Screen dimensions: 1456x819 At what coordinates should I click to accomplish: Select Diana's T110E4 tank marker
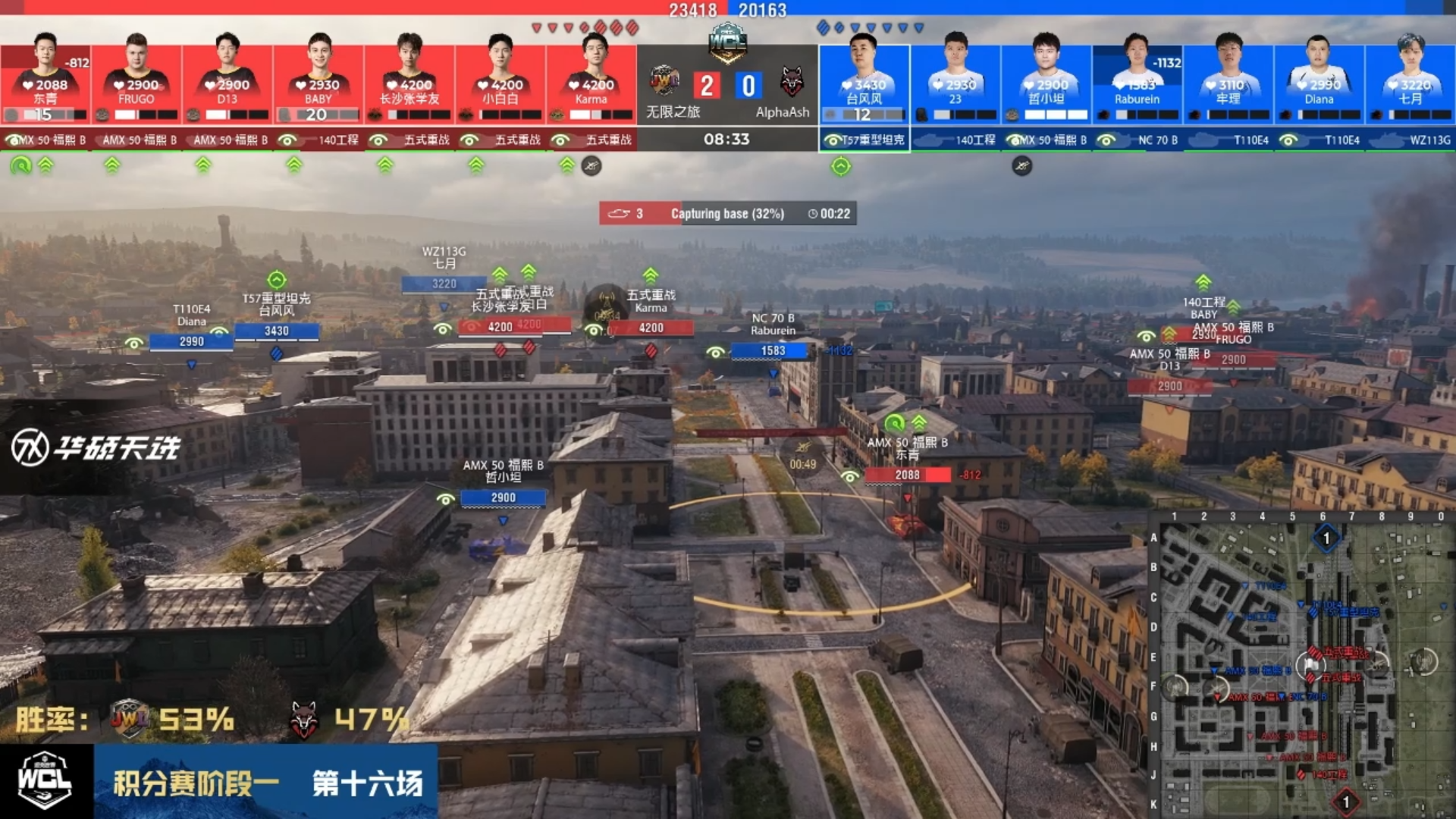click(x=191, y=341)
